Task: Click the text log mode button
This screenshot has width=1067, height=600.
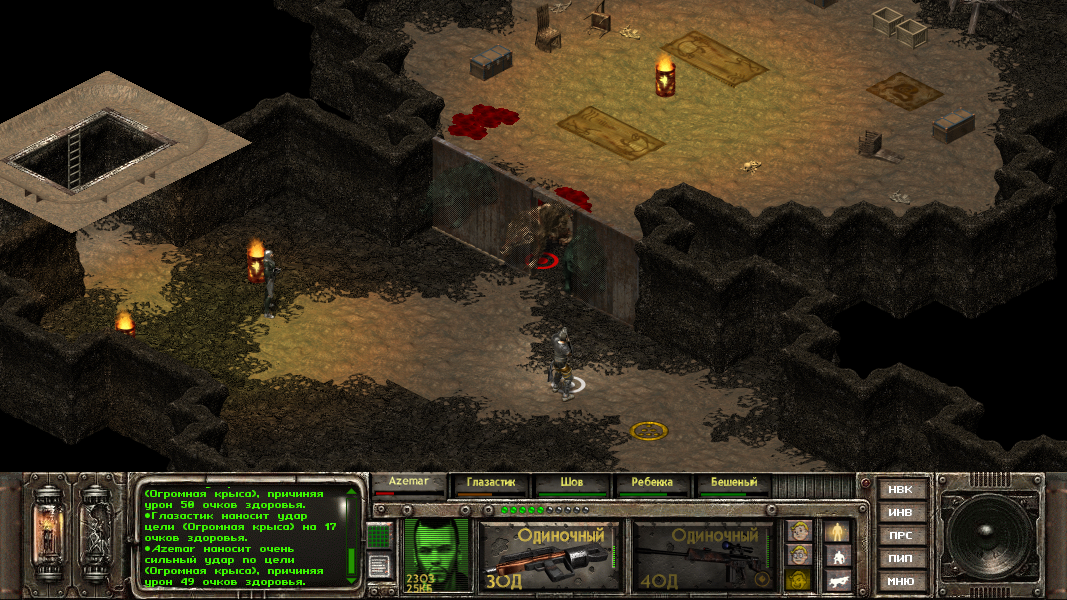Action: coord(380,566)
